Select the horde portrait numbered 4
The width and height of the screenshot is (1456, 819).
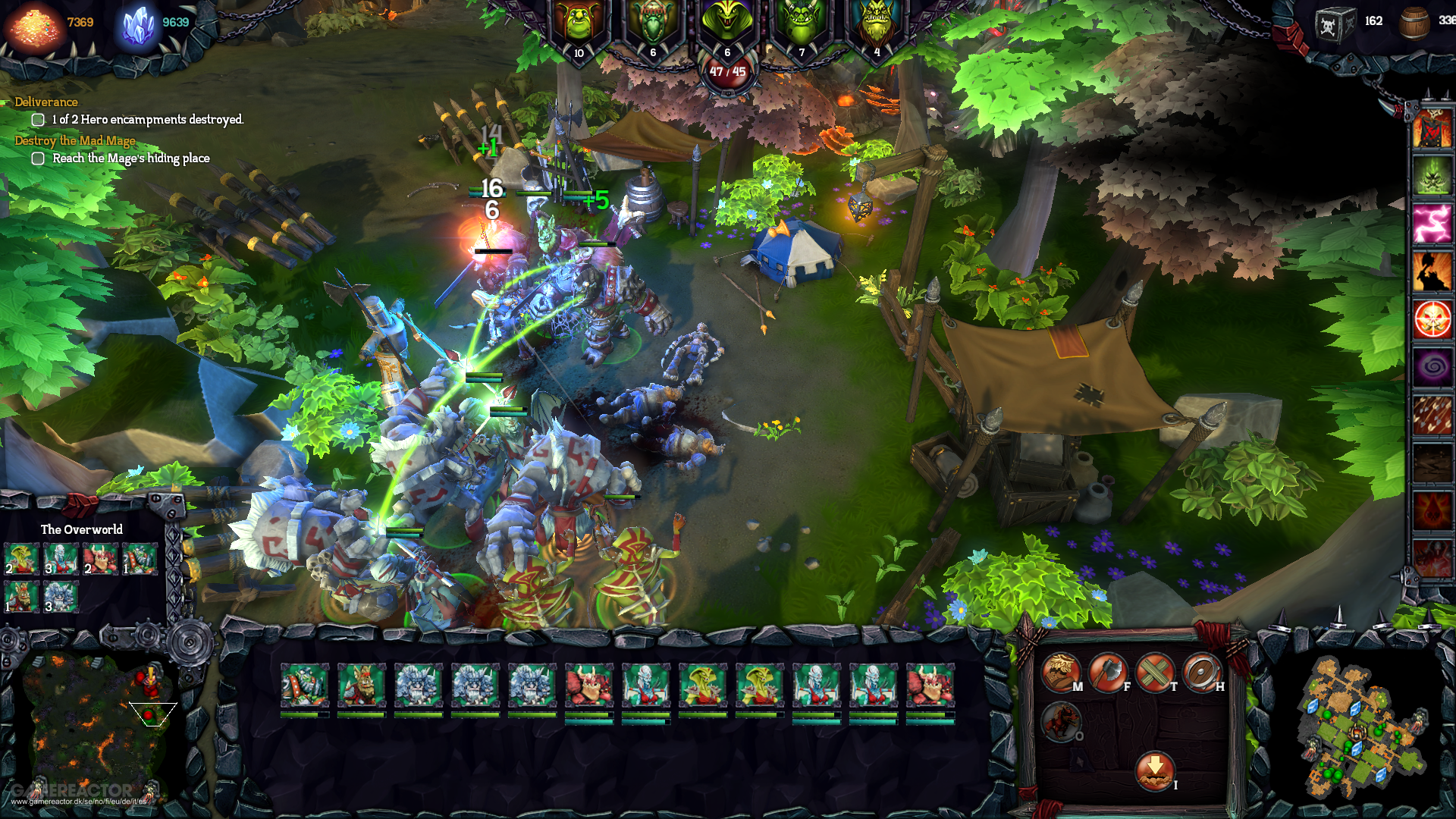[877, 27]
